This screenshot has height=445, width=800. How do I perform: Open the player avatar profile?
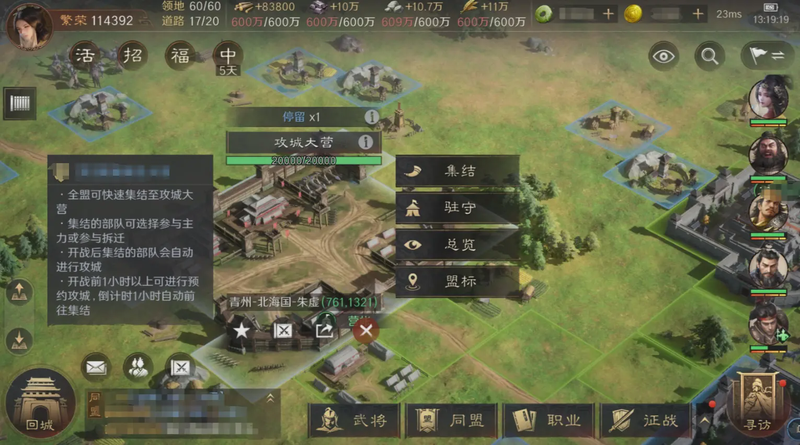(28, 24)
